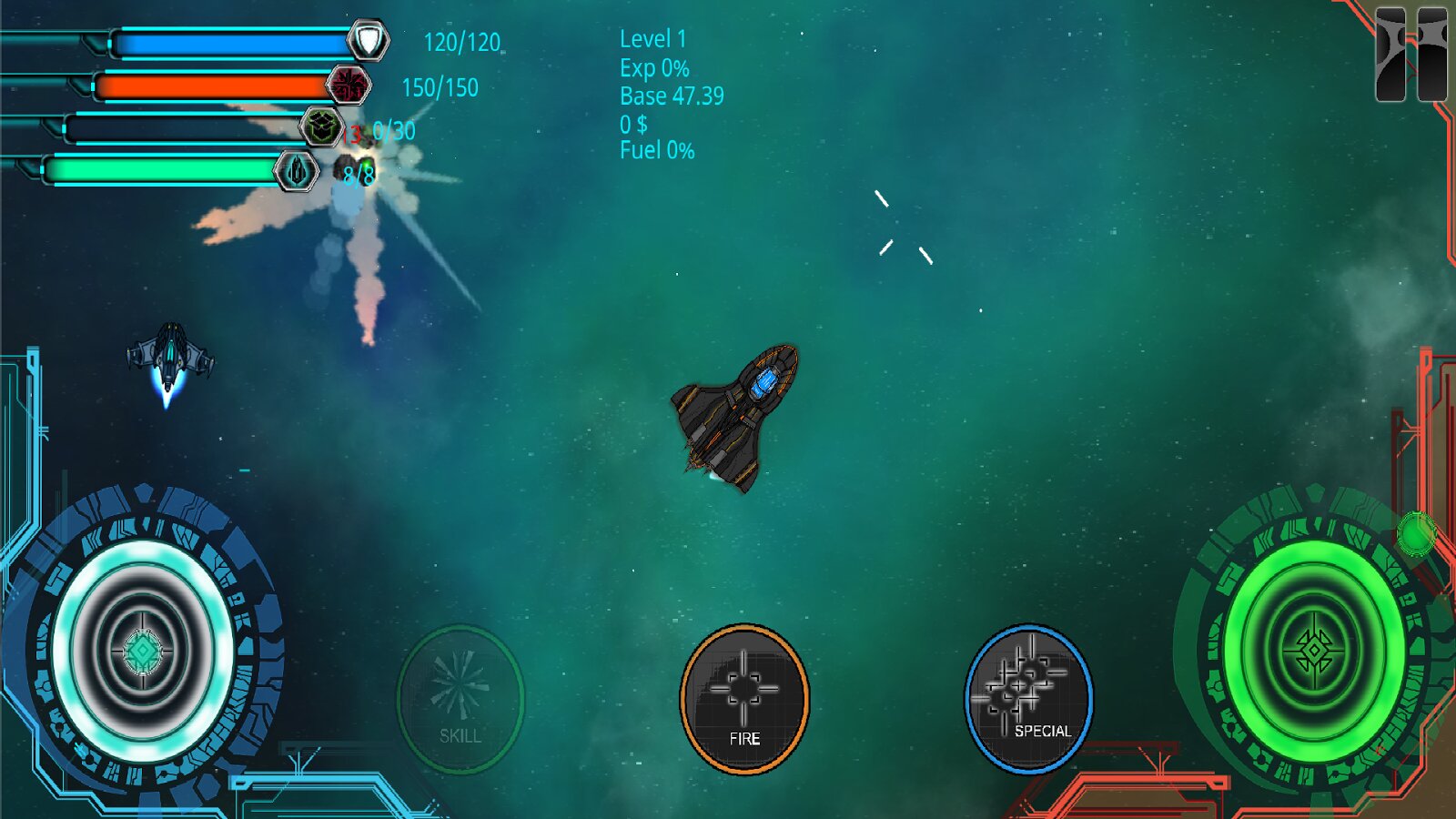Touch the blue movement joystick
The width and height of the screenshot is (1456, 819).
tap(143, 651)
